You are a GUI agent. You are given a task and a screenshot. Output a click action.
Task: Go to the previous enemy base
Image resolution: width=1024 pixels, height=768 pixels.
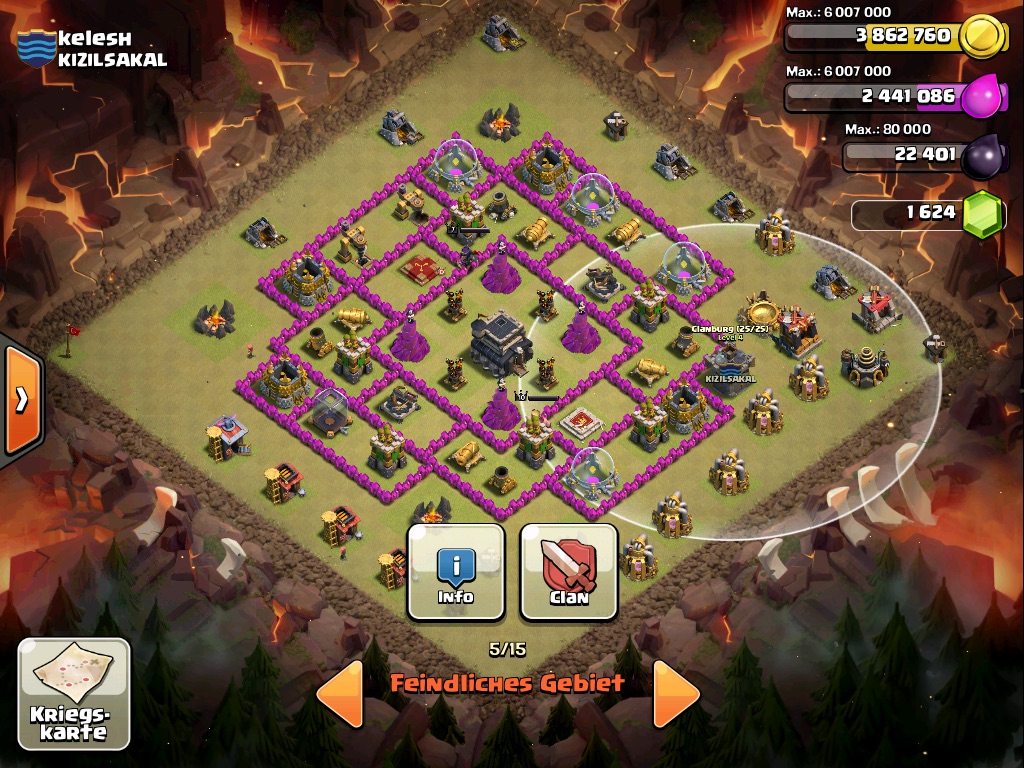tap(340, 692)
